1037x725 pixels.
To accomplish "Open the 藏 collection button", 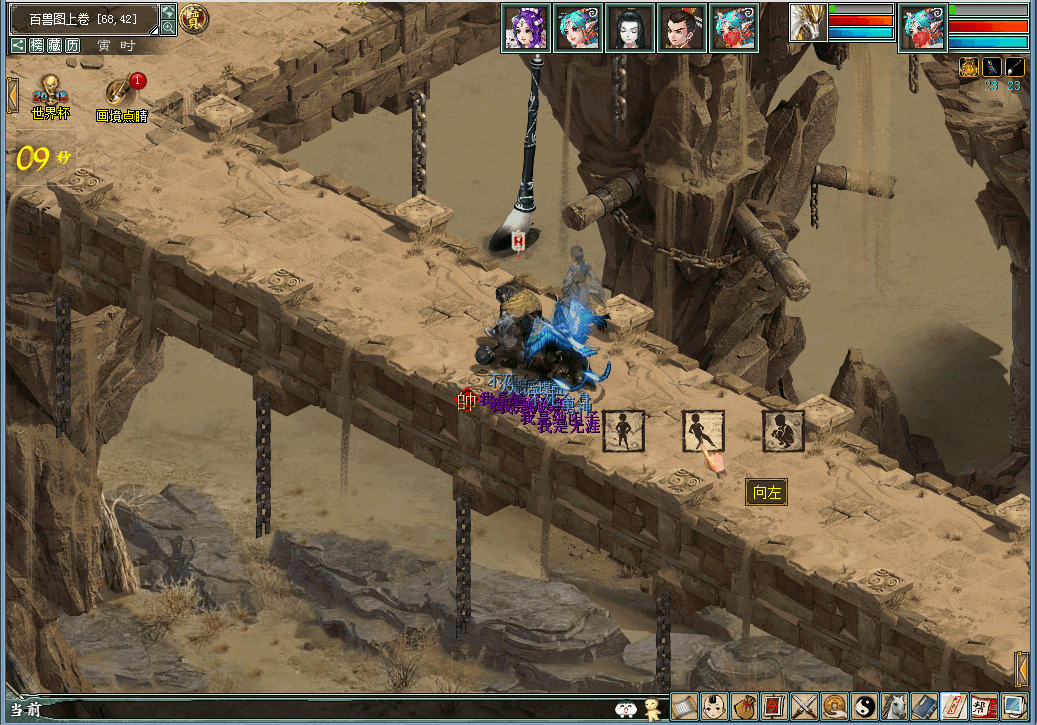I will coord(55,45).
